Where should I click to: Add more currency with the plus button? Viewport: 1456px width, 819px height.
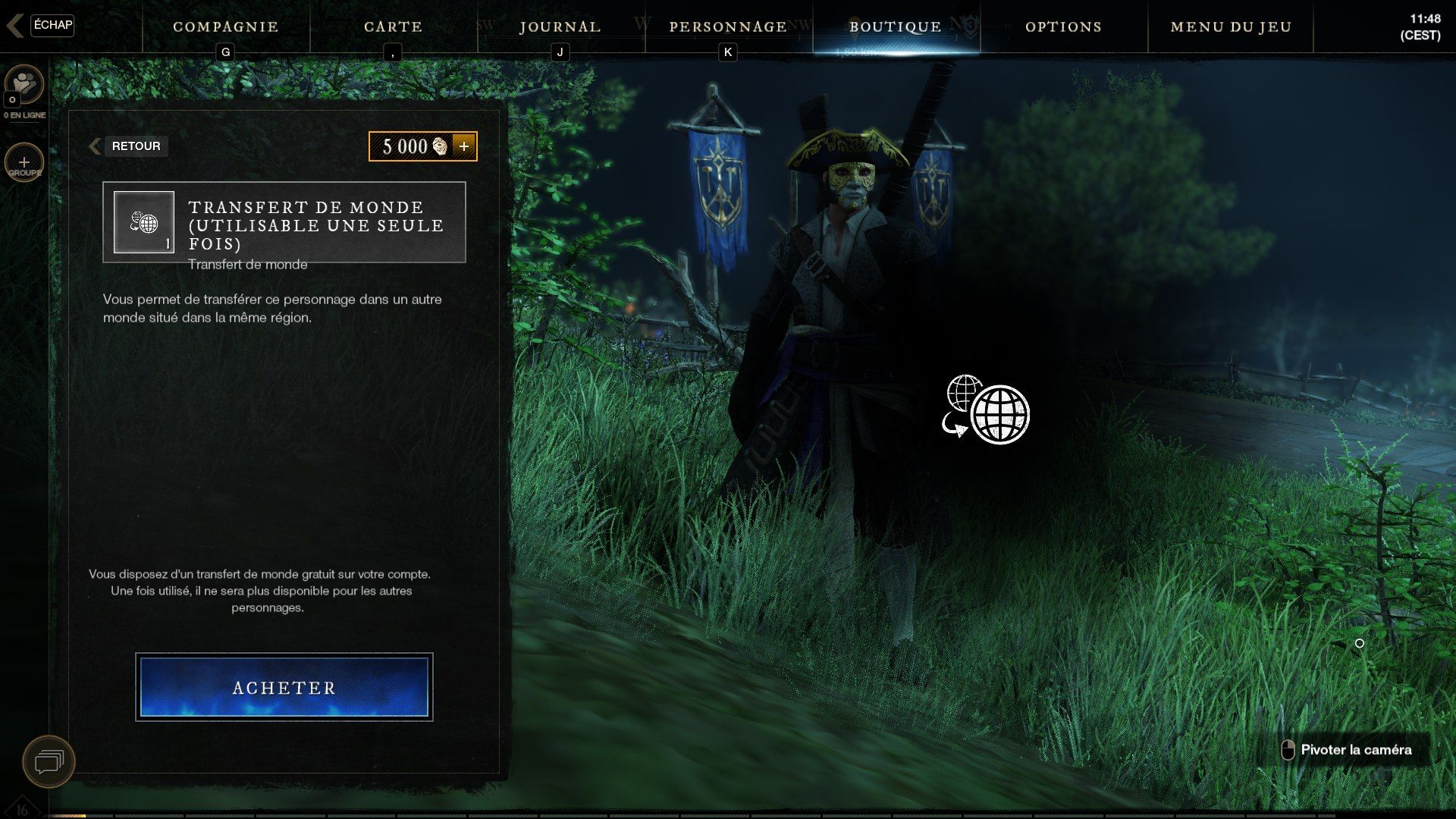(464, 146)
